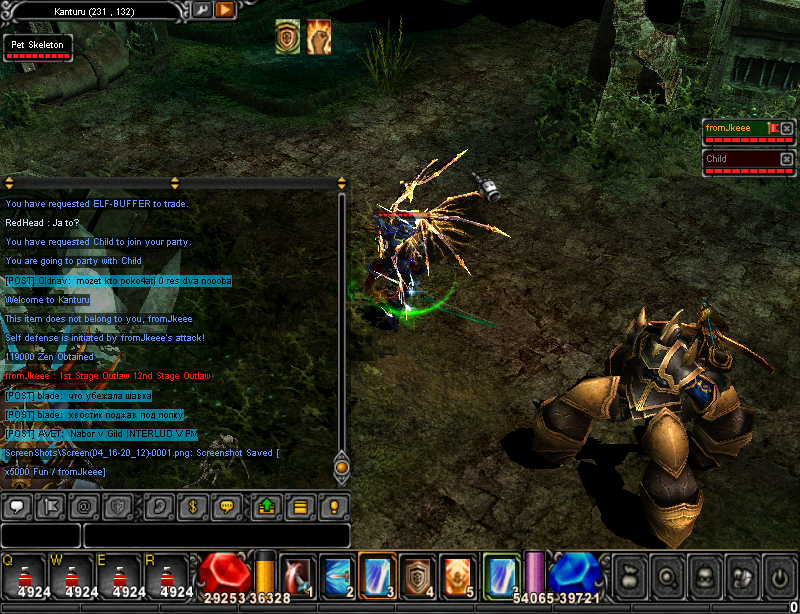Select the Pet Skeleton status panel
This screenshot has height=614, width=800.
[x=38, y=47]
